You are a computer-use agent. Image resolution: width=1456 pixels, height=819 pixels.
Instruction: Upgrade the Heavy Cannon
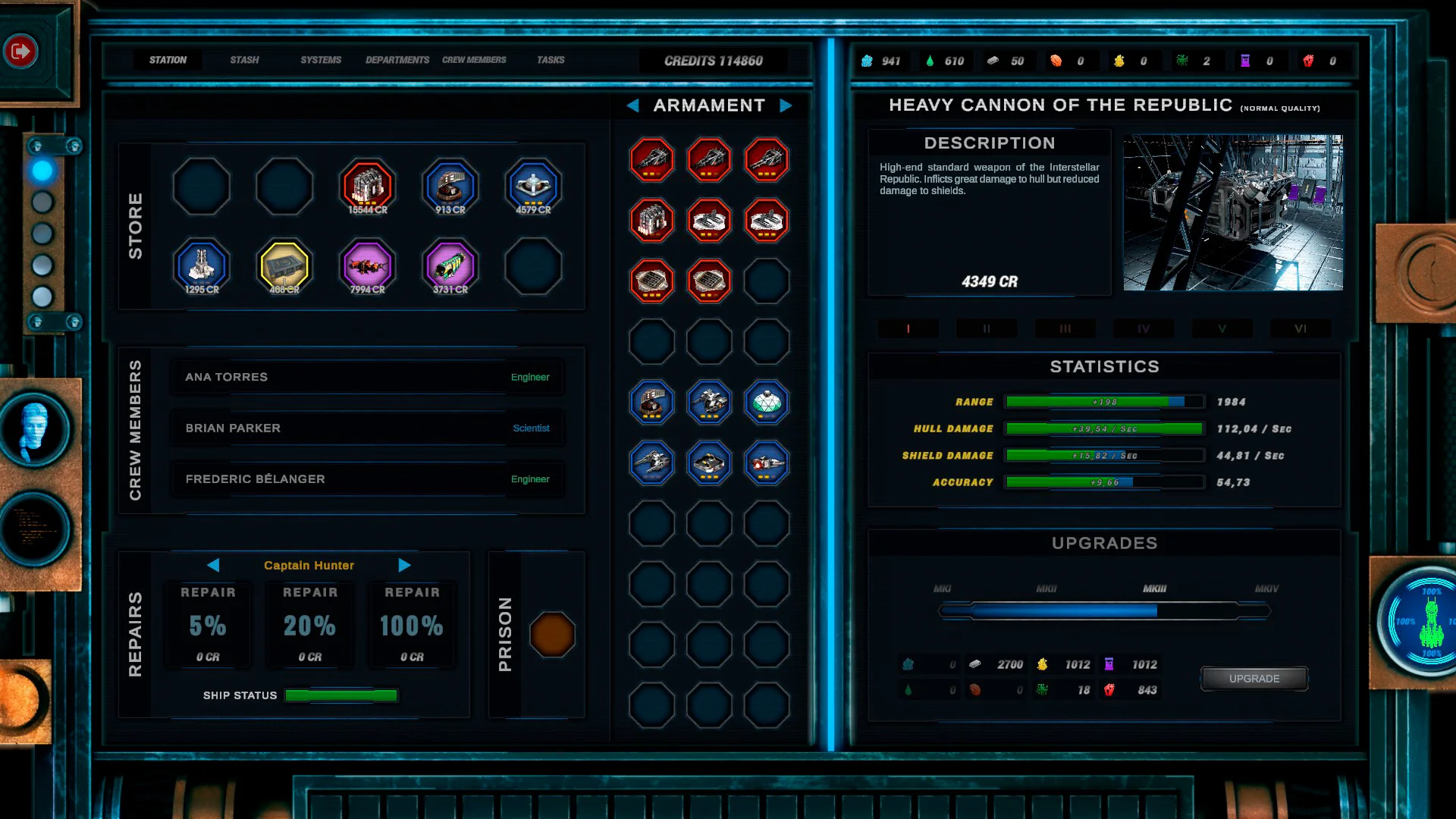pyautogui.click(x=1254, y=679)
